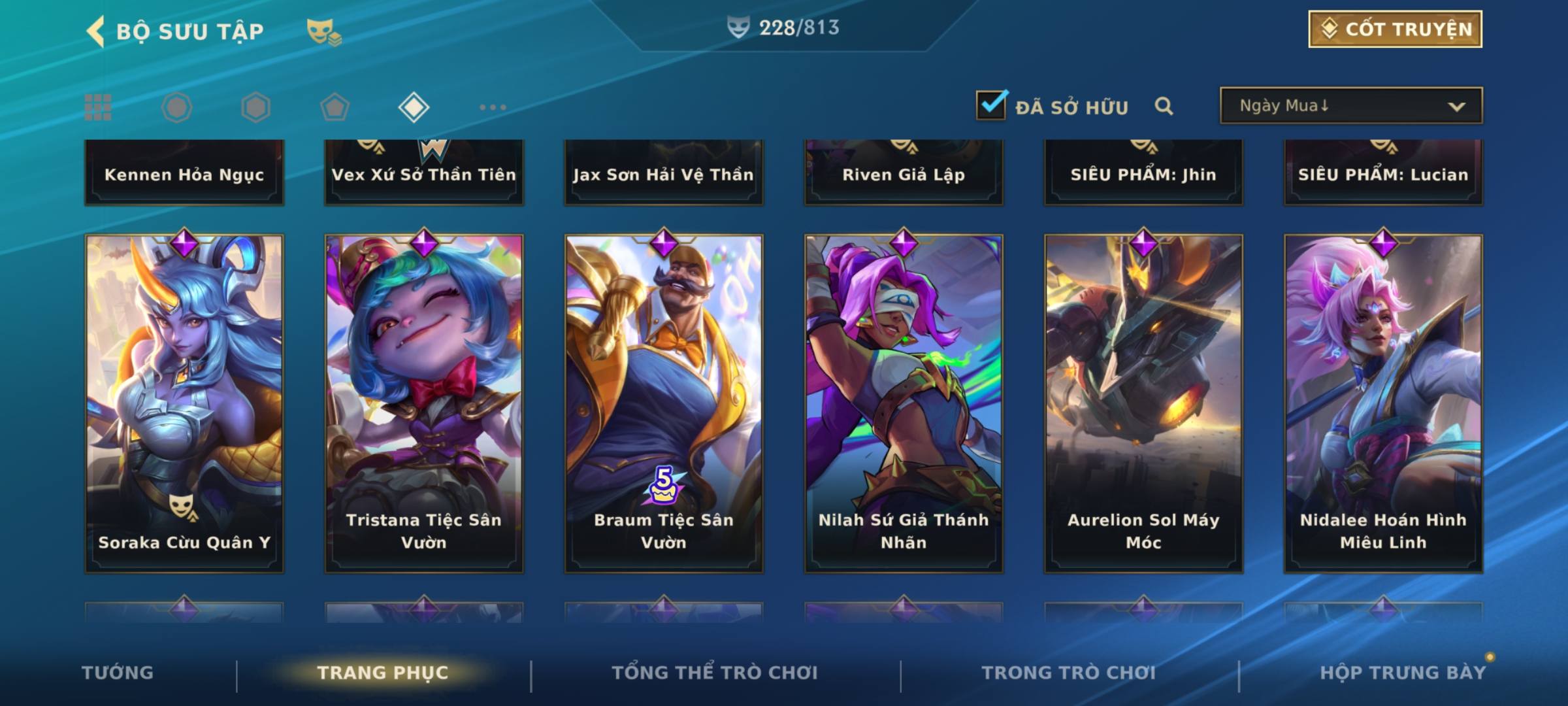This screenshot has height=706, width=1568.
Task: Choose the diamond rarity filter
Action: (414, 107)
